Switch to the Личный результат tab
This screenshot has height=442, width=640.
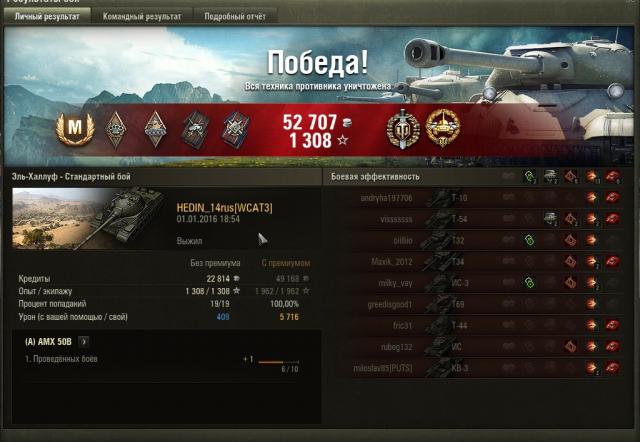pos(46,17)
